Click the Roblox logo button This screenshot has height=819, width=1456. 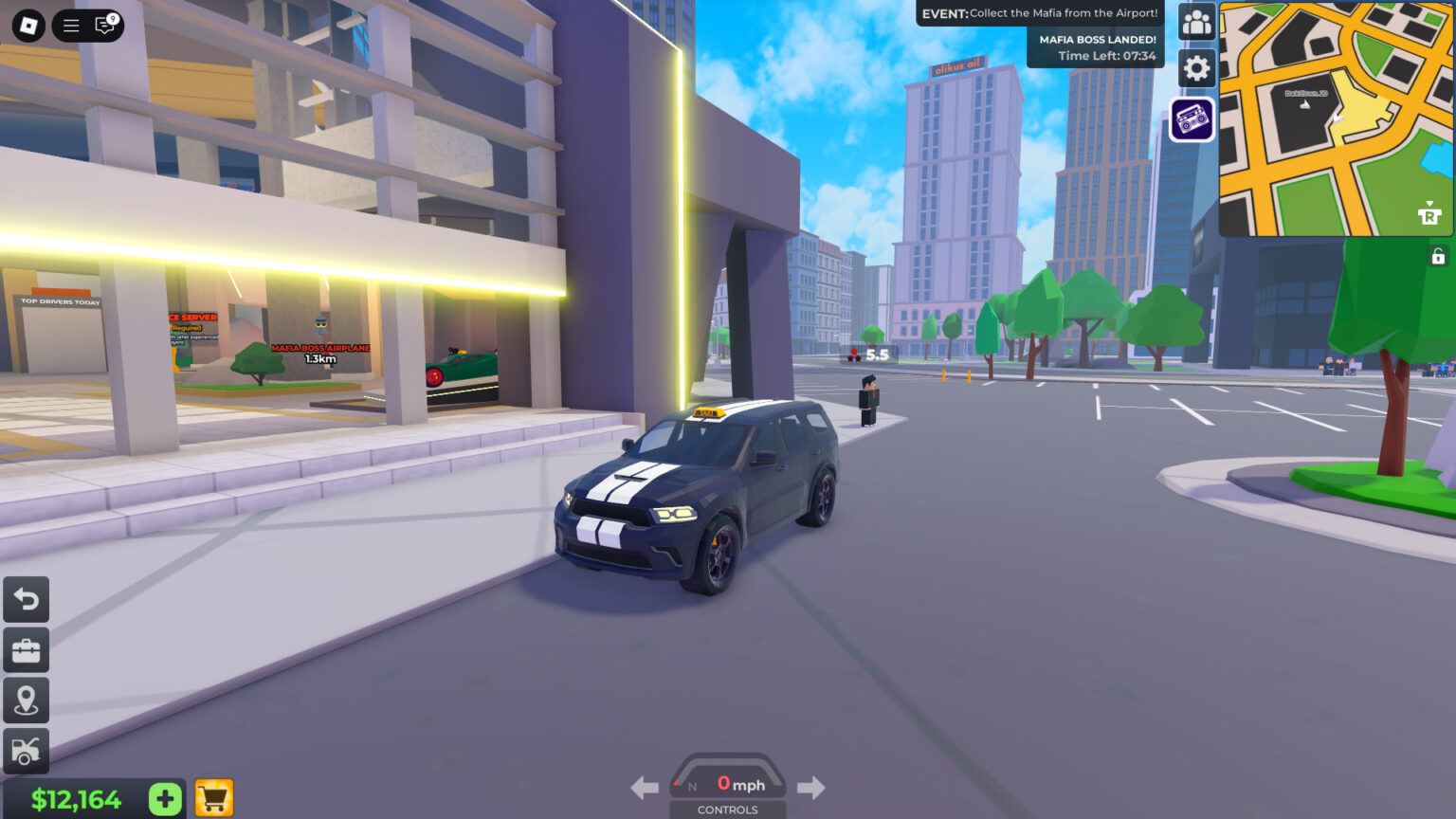point(27,26)
